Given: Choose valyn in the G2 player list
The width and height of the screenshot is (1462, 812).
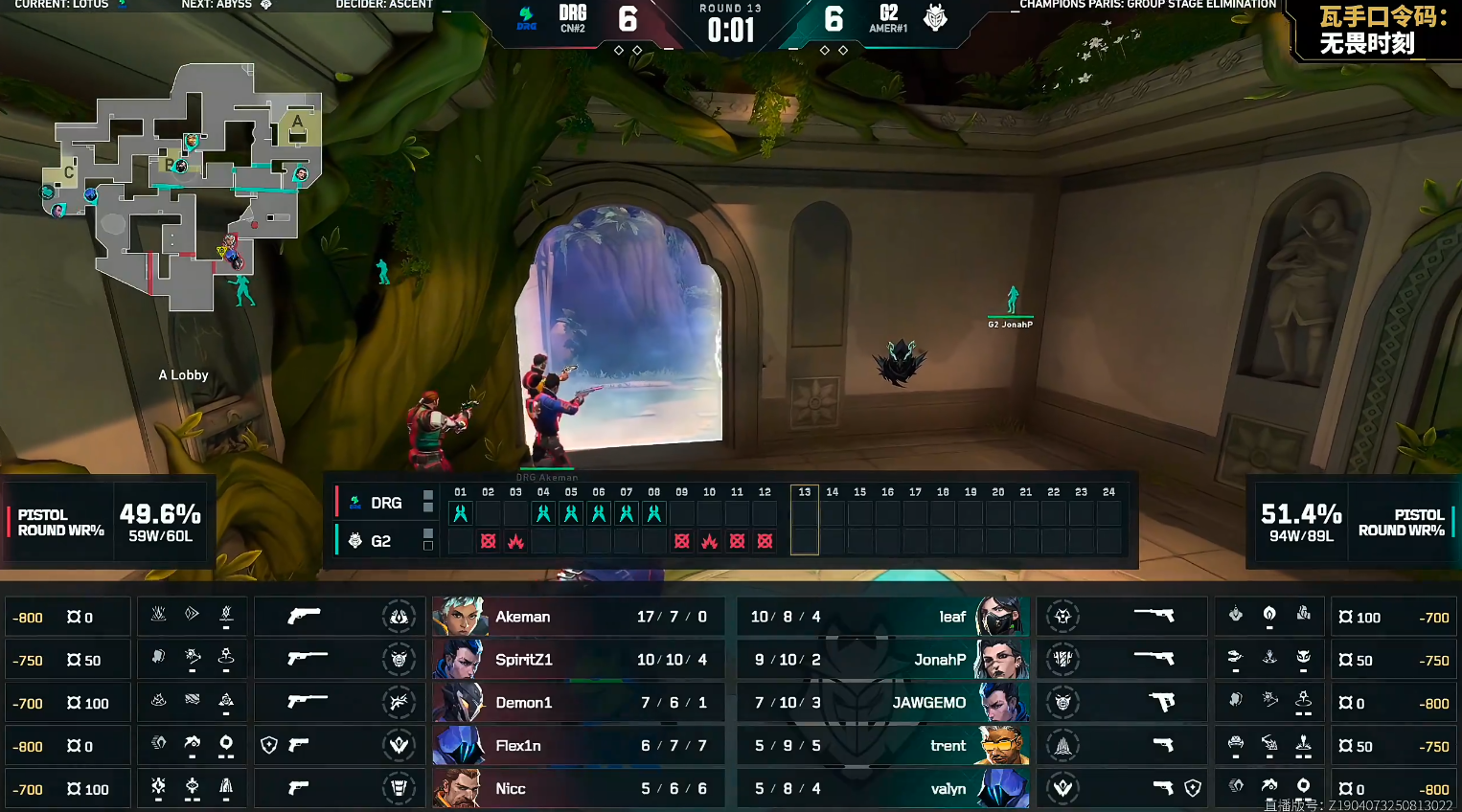Looking at the screenshot, I should click(881, 789).
